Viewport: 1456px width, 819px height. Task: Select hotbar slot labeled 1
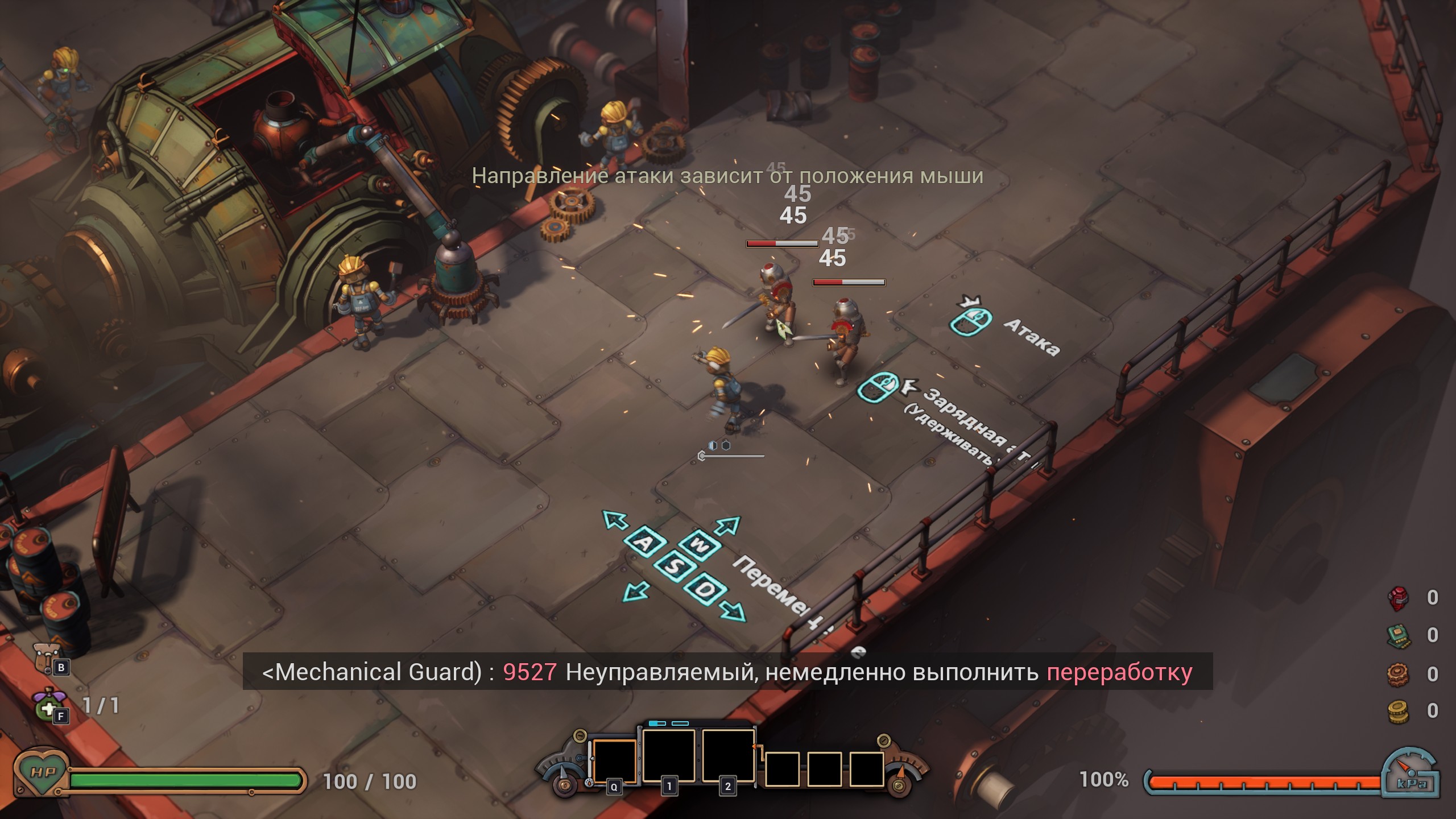point(669,755)
